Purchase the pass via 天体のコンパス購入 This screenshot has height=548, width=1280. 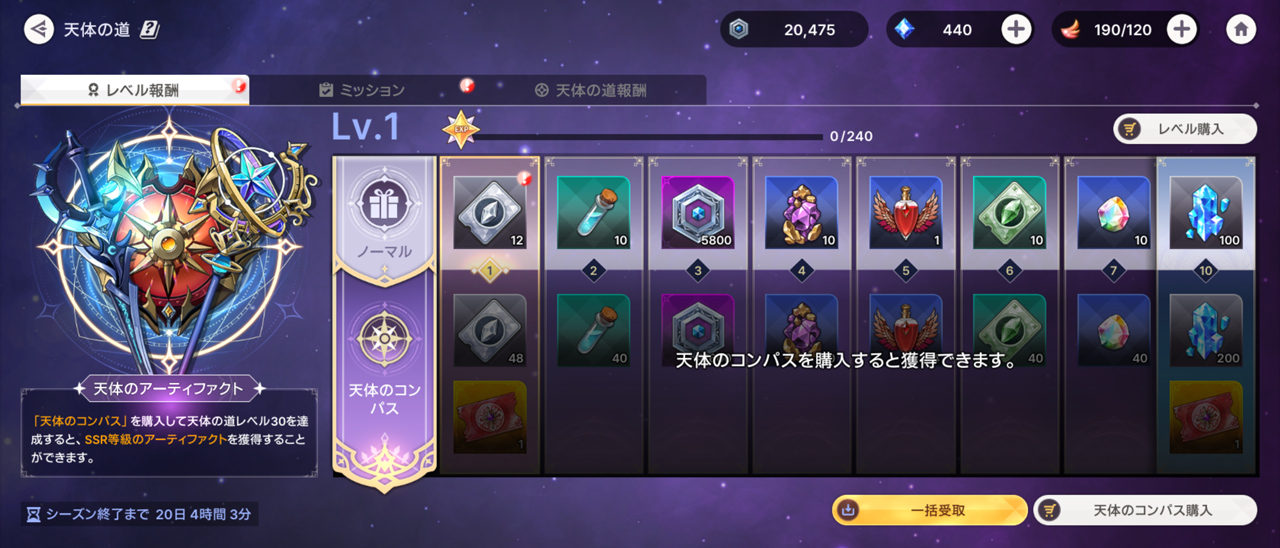(x=1144, y=510)
